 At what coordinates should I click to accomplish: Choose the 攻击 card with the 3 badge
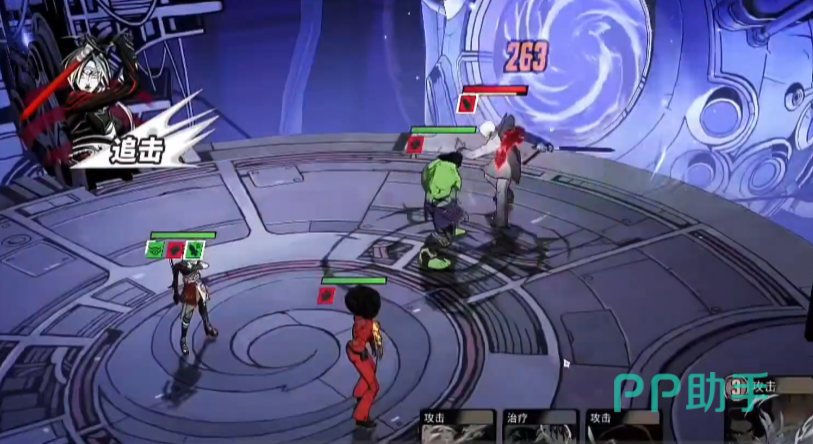pos(770,412)
